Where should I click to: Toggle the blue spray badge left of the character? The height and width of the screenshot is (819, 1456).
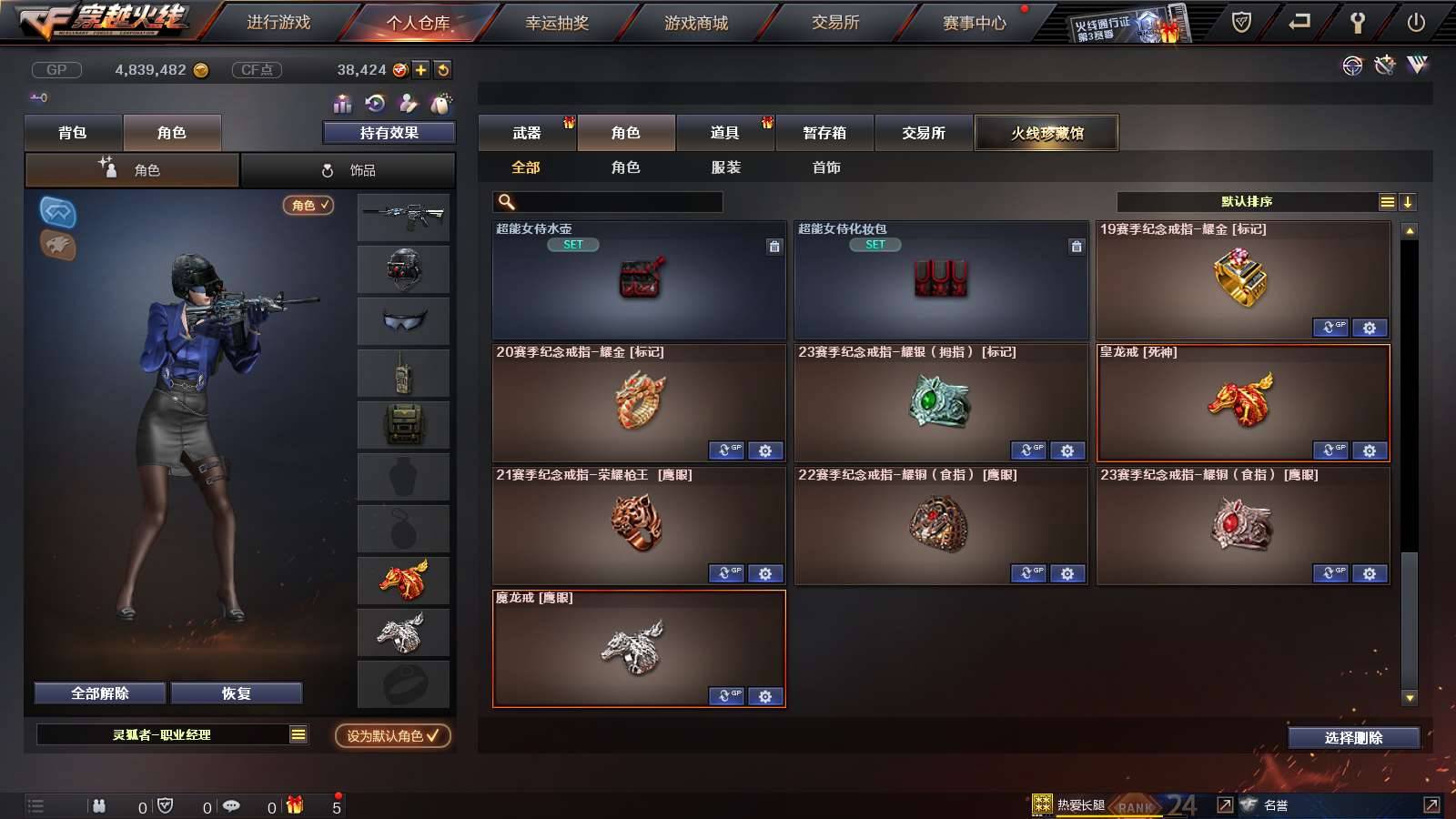(x=56, y=214)
